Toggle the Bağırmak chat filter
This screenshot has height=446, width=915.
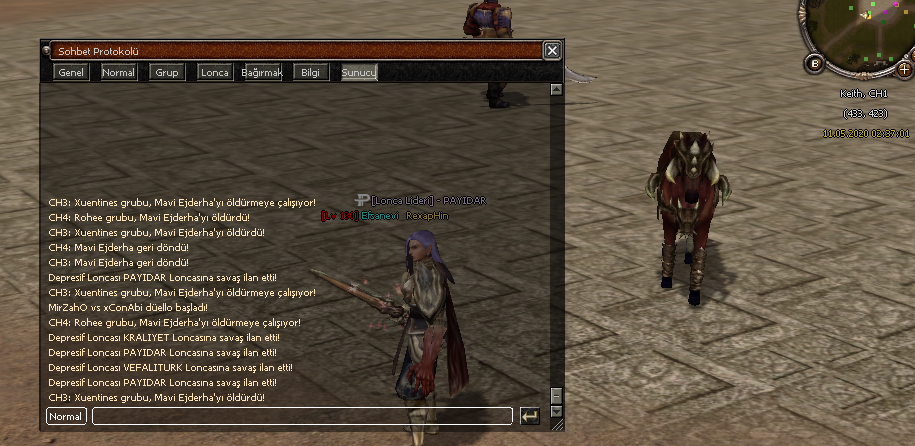[x=263, y=72]
